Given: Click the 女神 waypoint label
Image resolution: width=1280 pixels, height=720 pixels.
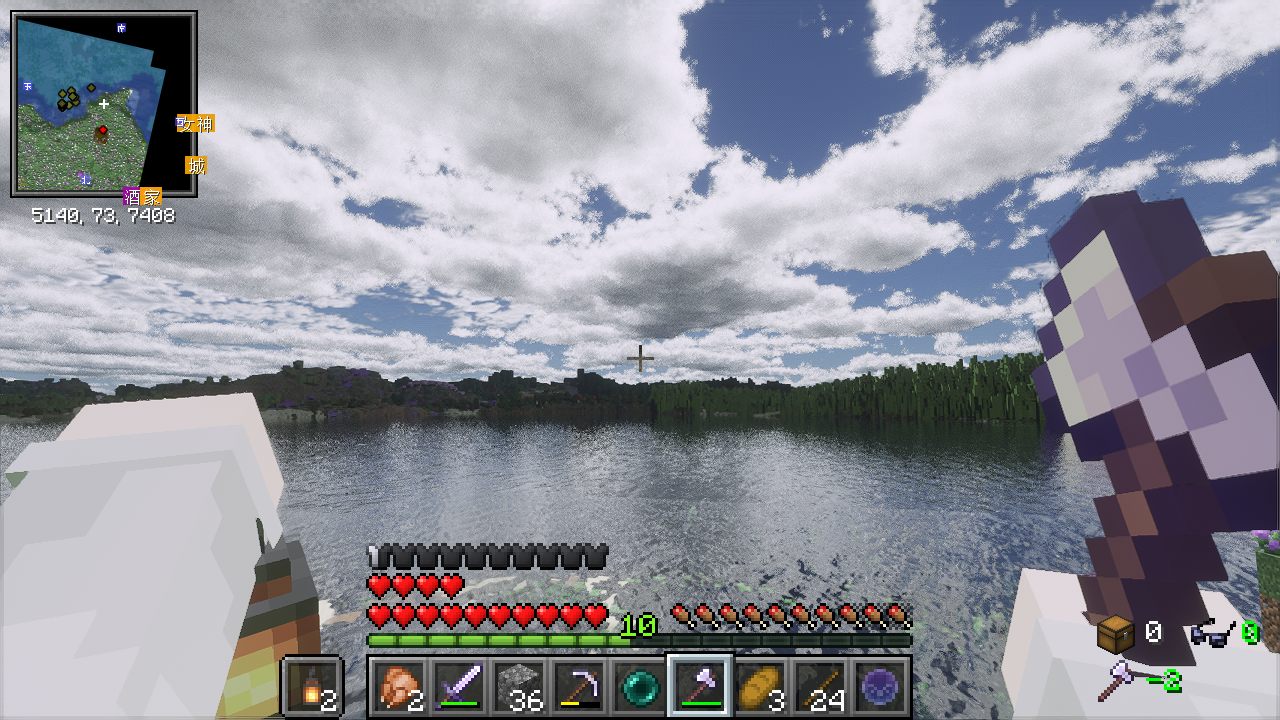Looking at the screenshot, I should [x=196, y=124].
